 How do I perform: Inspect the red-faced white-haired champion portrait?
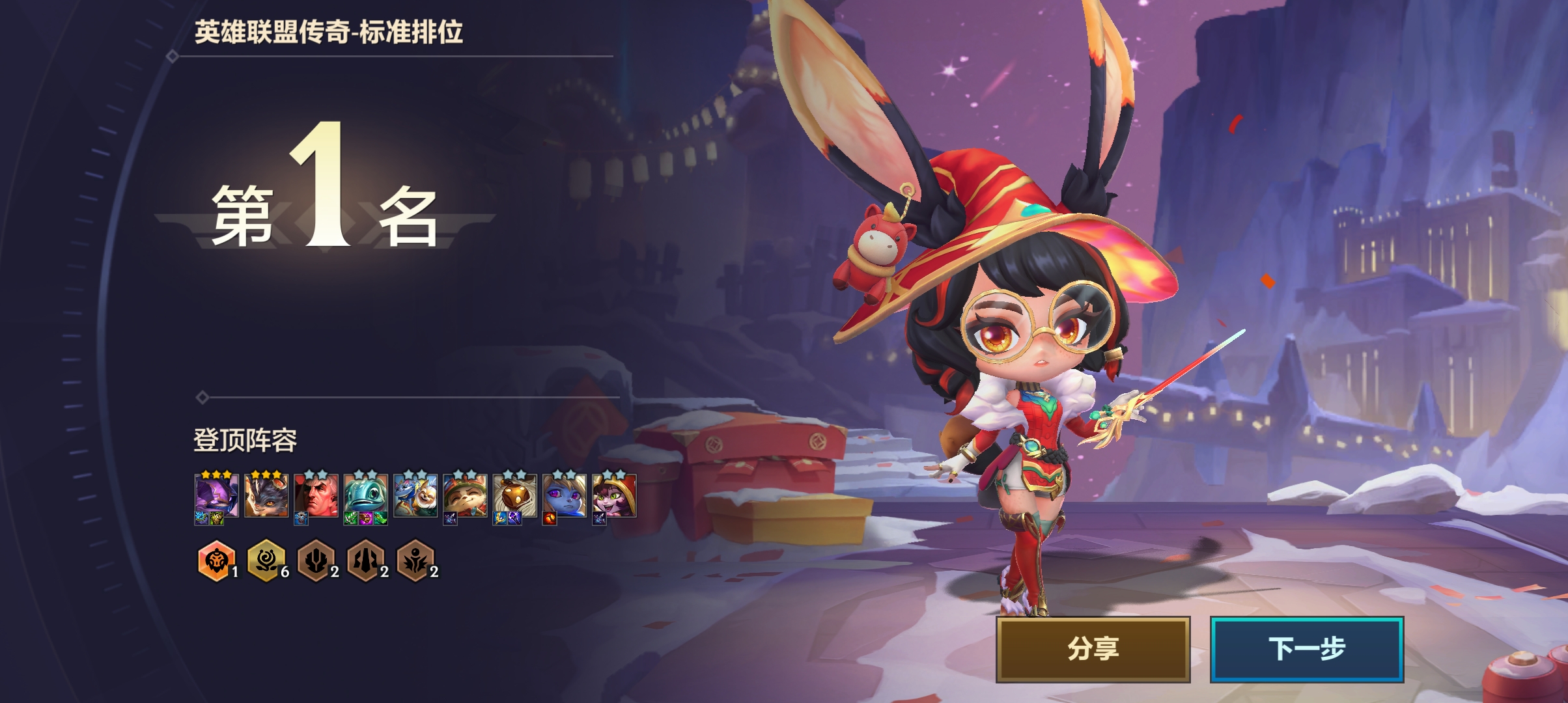point(316,495)
